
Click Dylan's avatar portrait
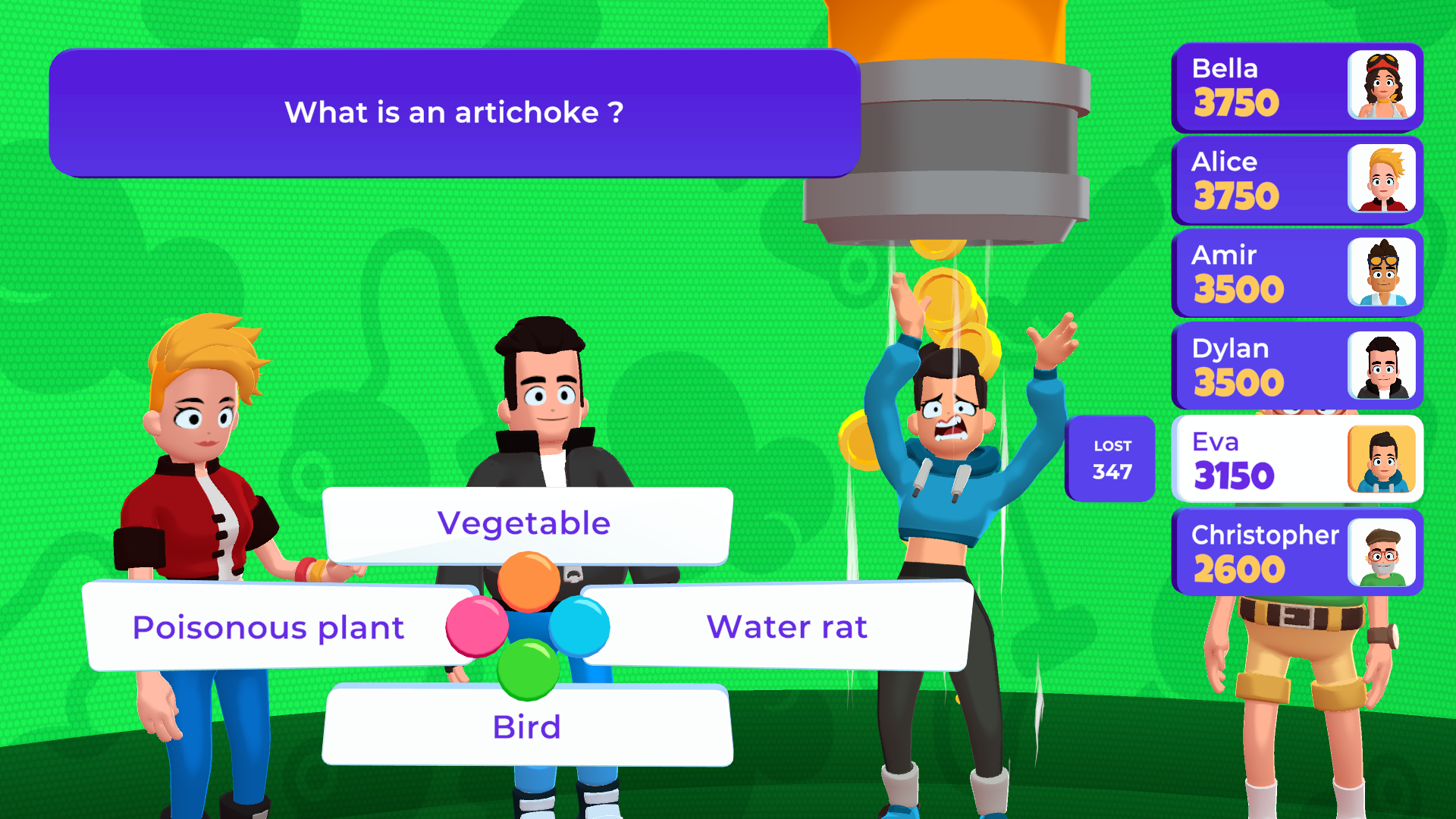coord(1382,366)
